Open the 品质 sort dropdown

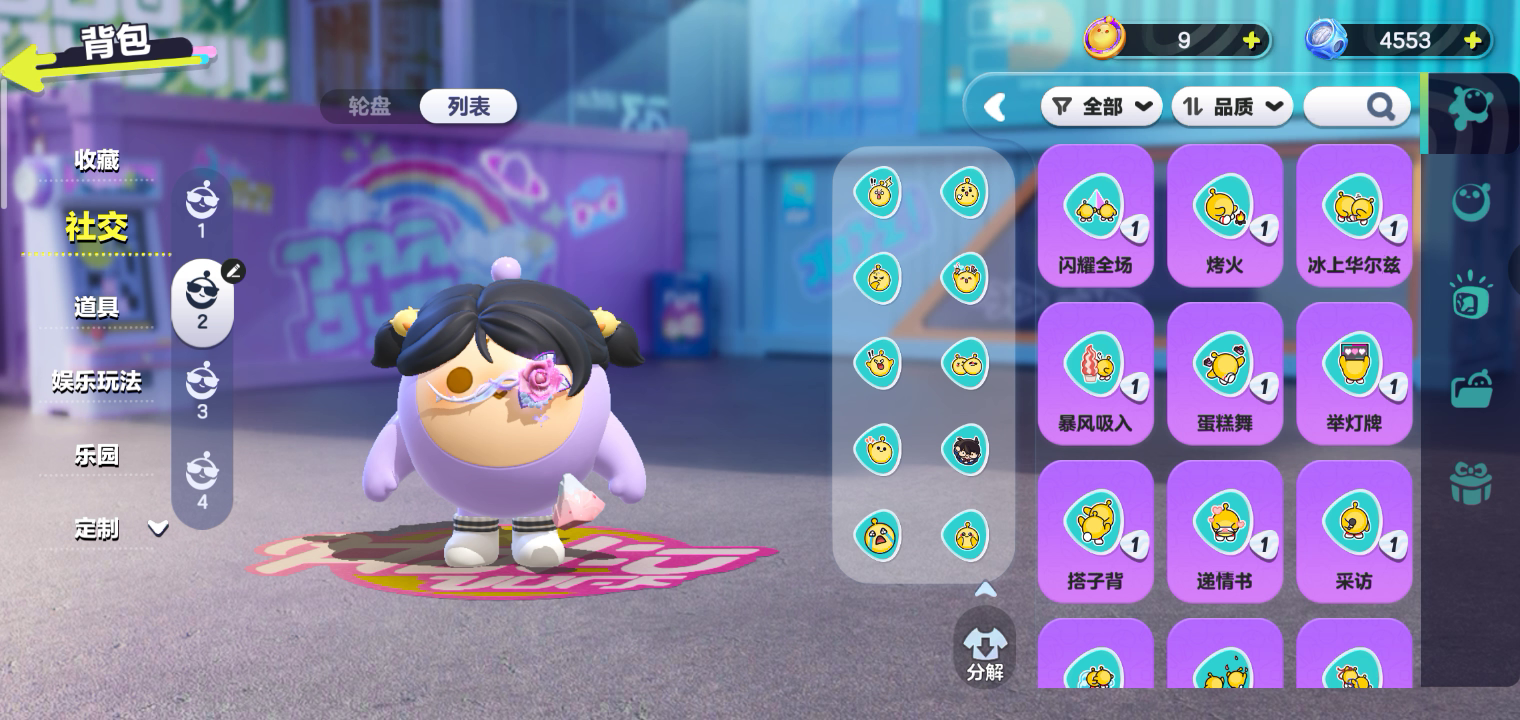[x=1232, y=106]
